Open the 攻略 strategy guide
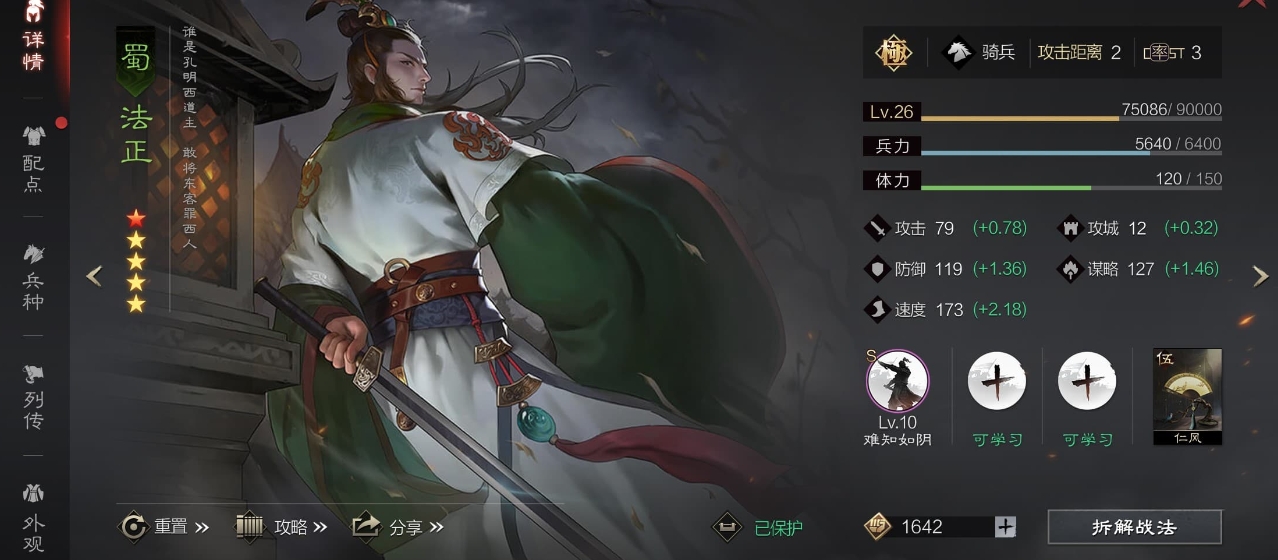The image size is (1278, 560). pyautogui.click(x=282, y=526)
